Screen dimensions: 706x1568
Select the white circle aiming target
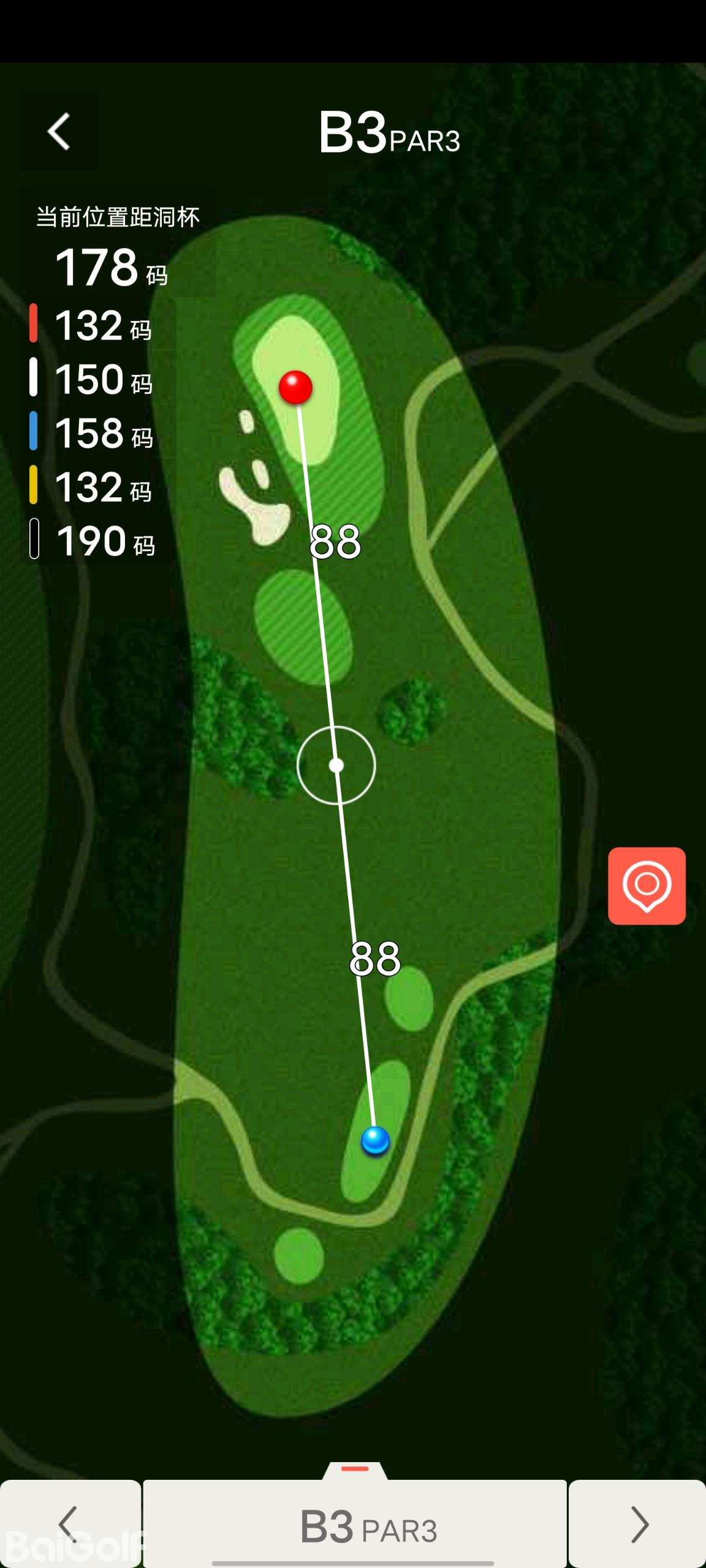(336, 765)
